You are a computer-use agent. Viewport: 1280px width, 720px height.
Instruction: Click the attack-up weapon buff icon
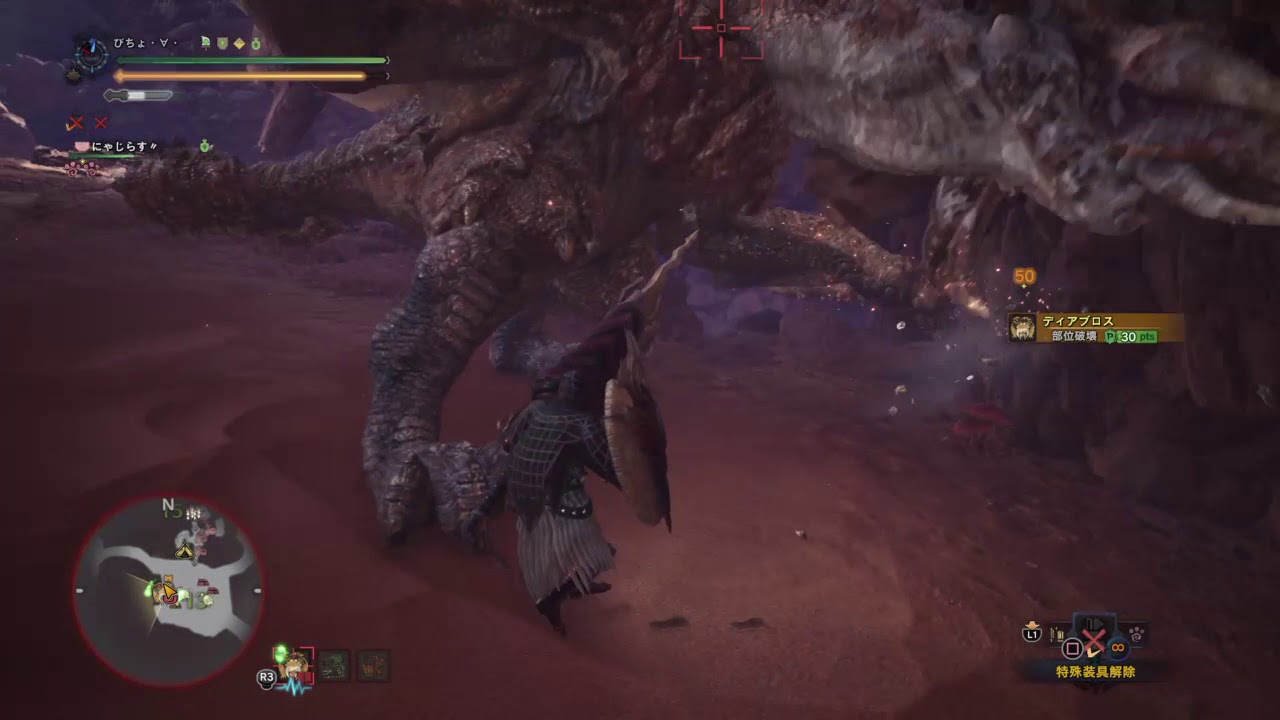pyautogui.click(x=205, y=42)
